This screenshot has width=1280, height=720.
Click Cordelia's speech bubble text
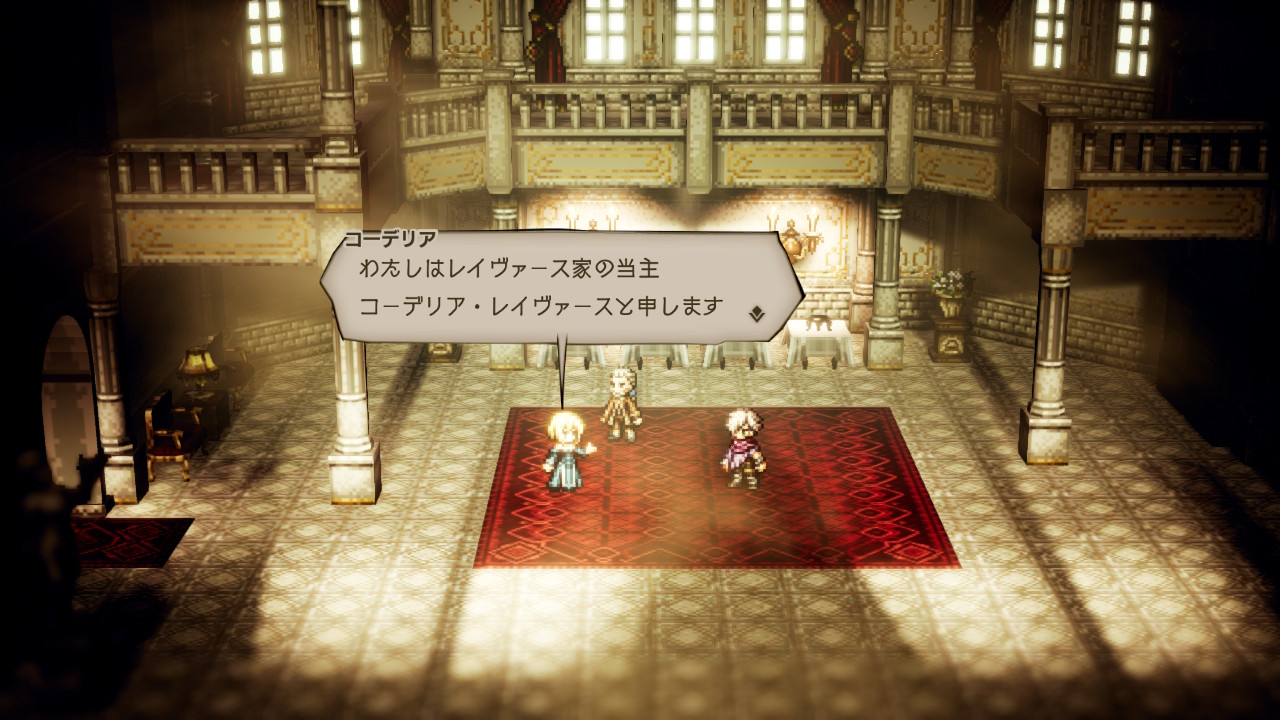pyautogui.click(x=540, y=288)
